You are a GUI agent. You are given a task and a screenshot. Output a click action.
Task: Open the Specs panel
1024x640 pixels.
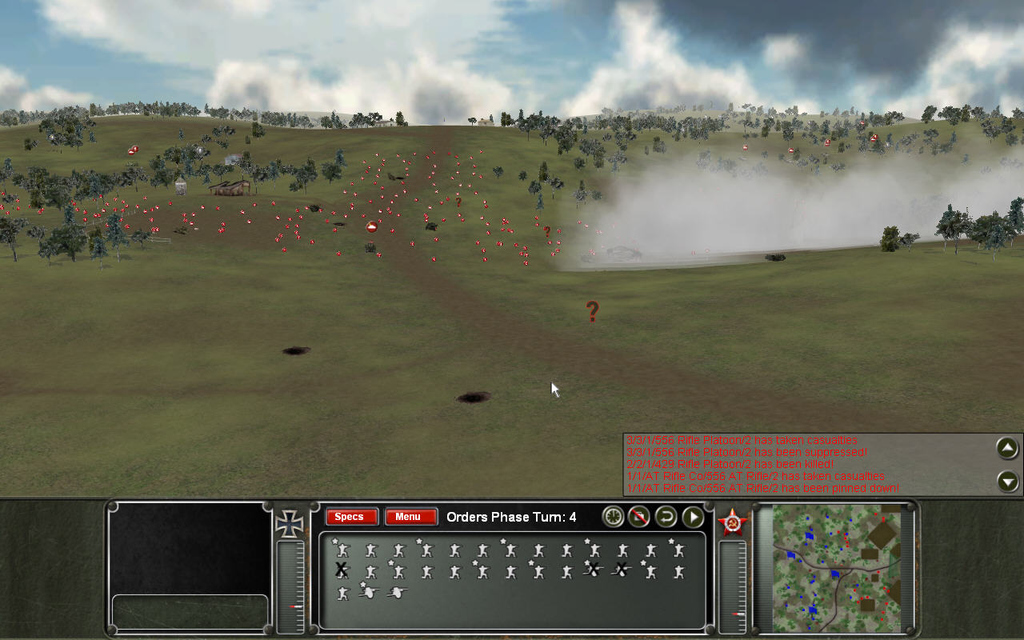click(x=351, y=517)
